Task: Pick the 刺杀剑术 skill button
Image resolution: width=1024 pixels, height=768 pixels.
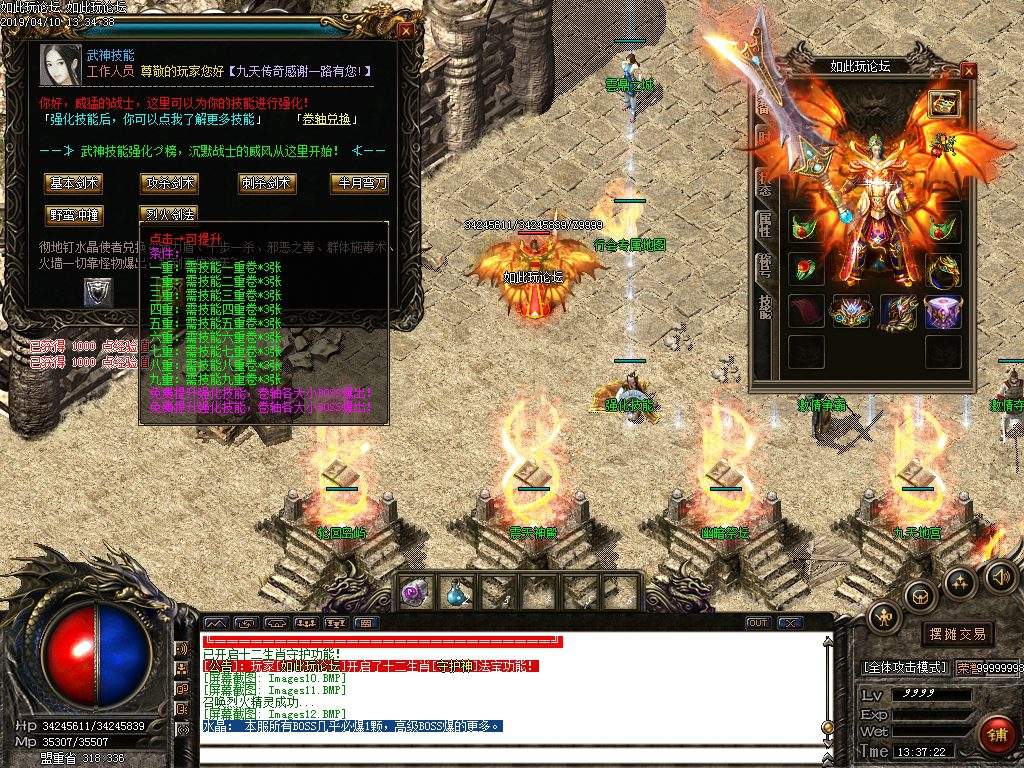Action: [x=266, y=183]
